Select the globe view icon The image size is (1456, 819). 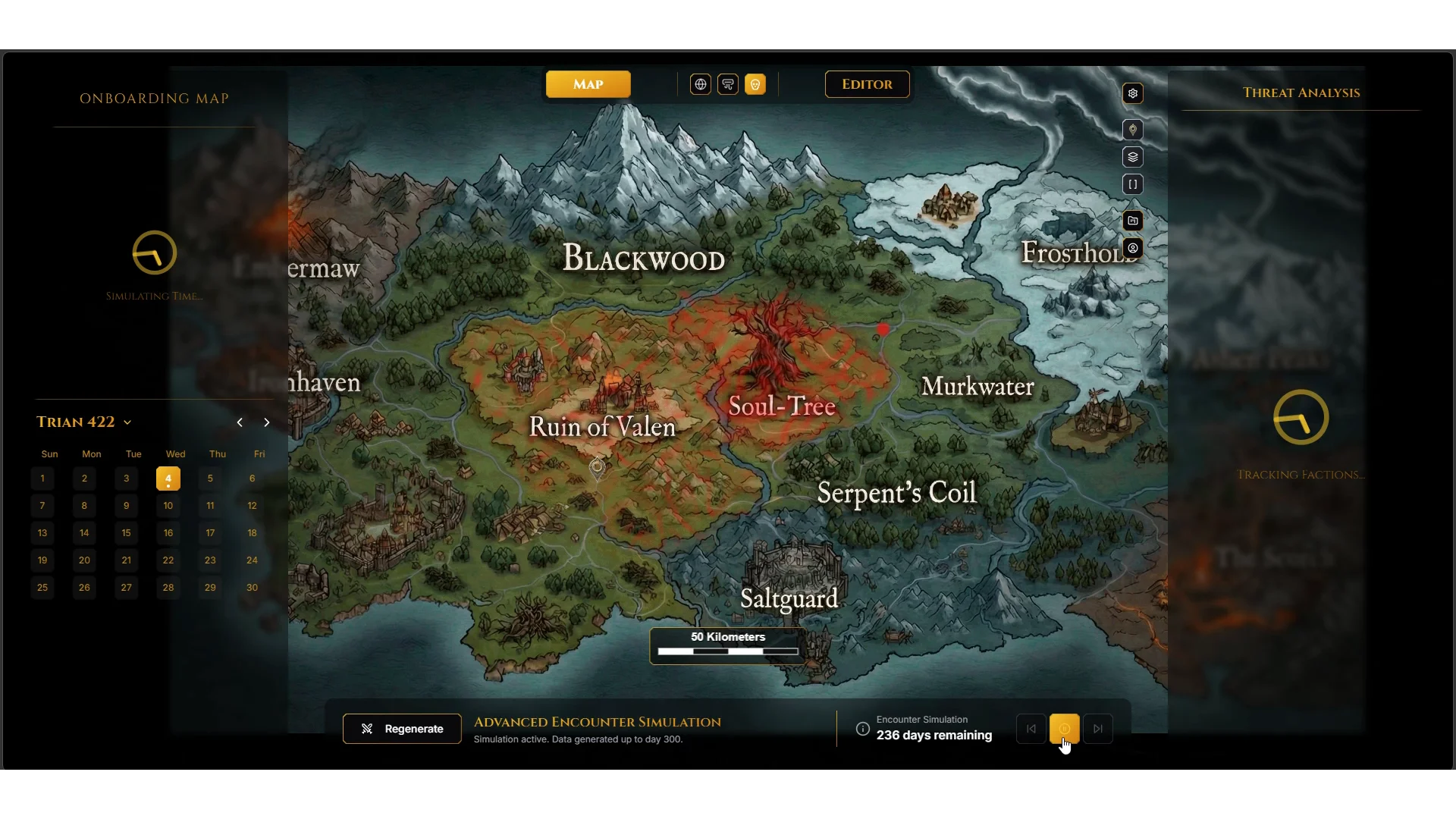point(701,84)
